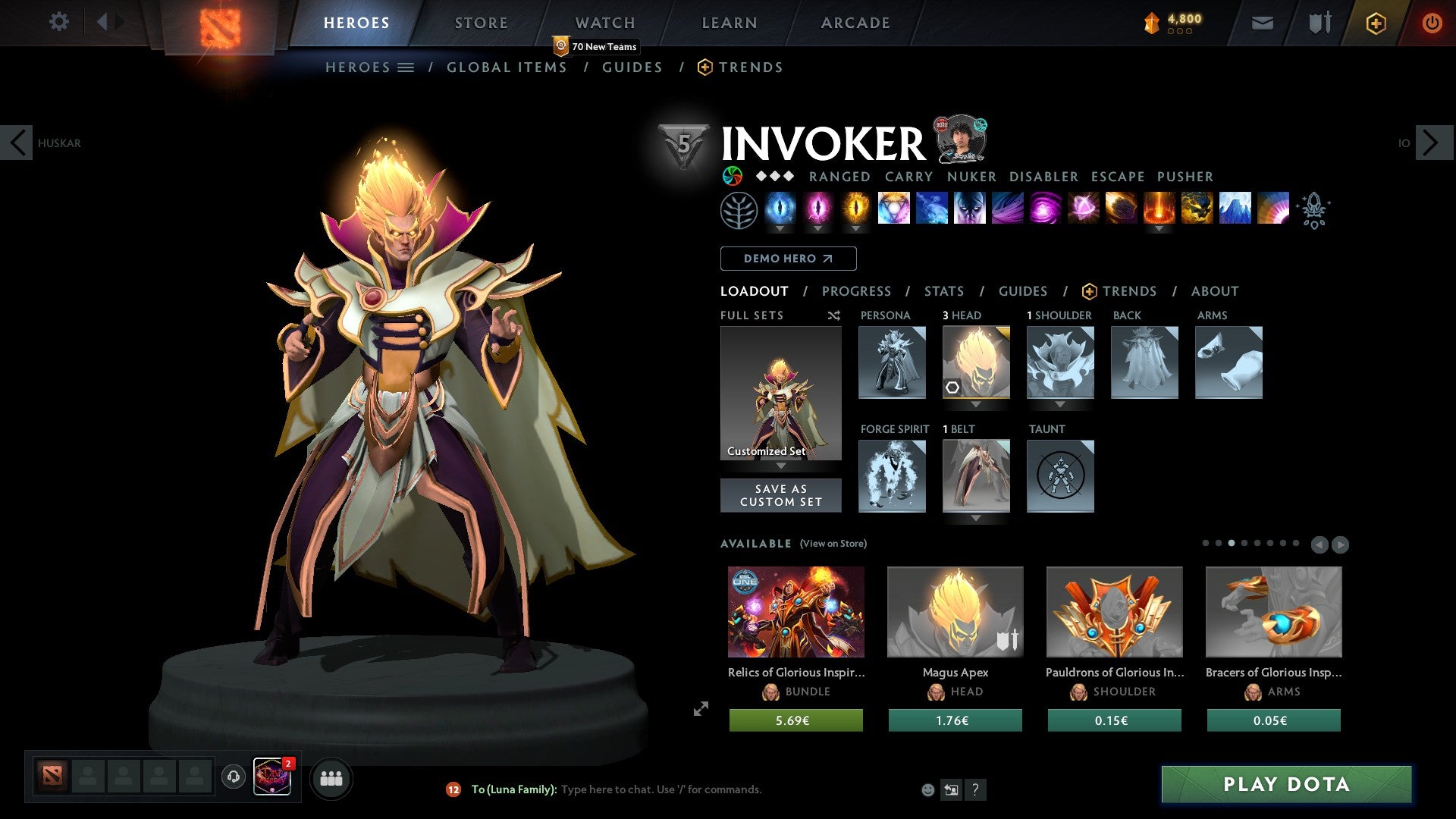Click the voice chat headset icon

(x=233, y=778)
